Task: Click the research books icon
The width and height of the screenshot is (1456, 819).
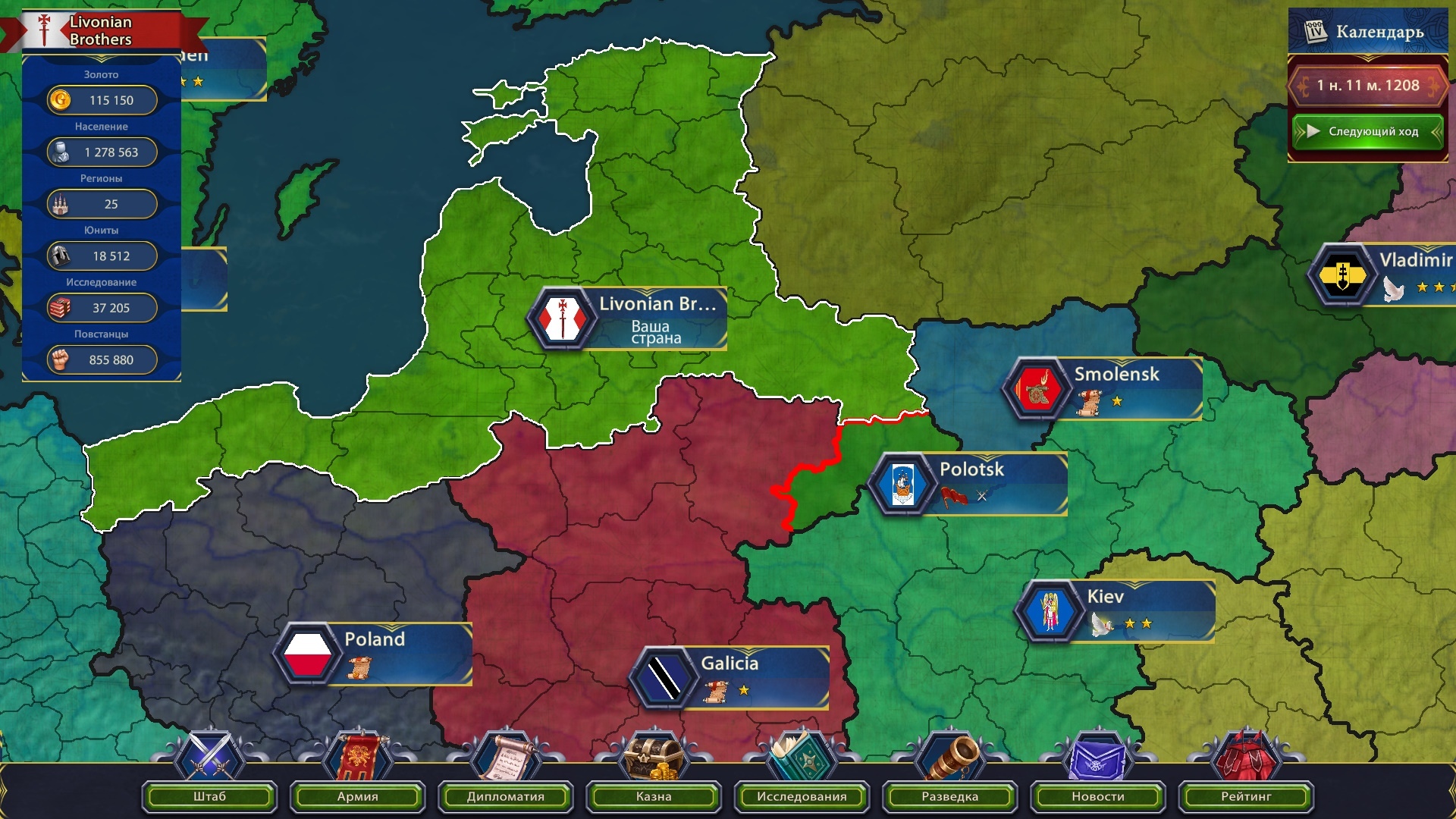Action: tap(60, 308)
